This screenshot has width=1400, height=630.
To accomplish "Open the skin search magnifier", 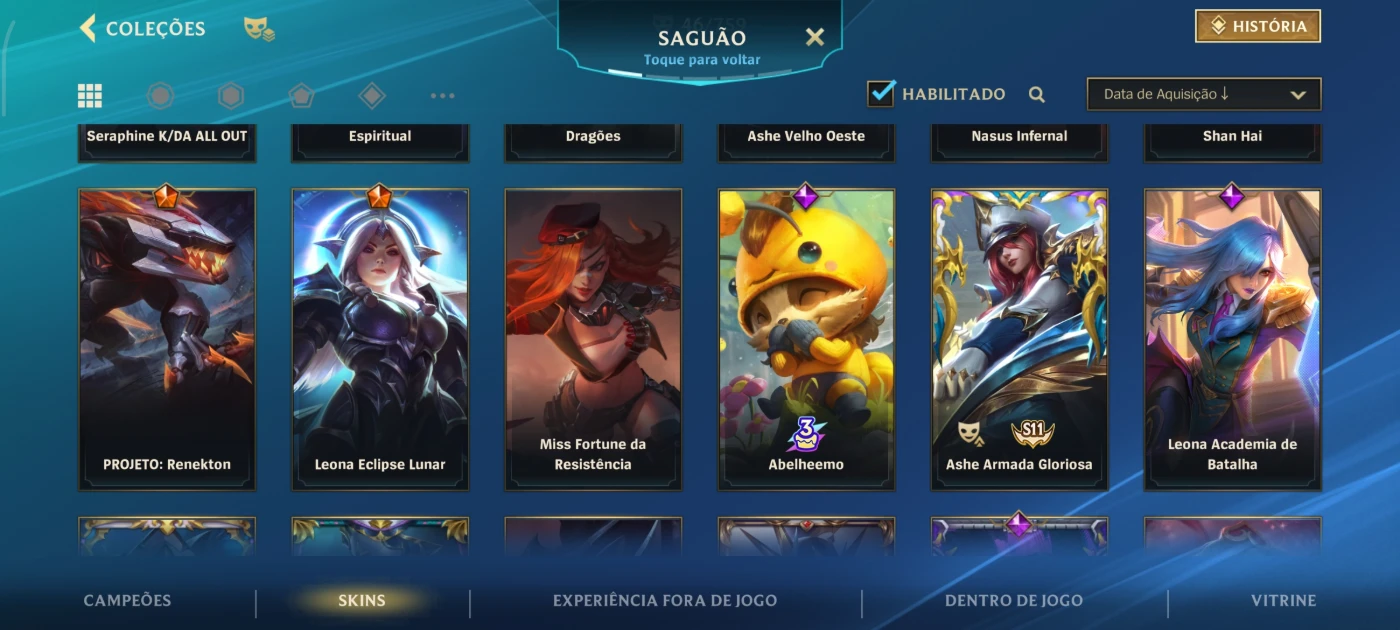I will click(1037, 95).
